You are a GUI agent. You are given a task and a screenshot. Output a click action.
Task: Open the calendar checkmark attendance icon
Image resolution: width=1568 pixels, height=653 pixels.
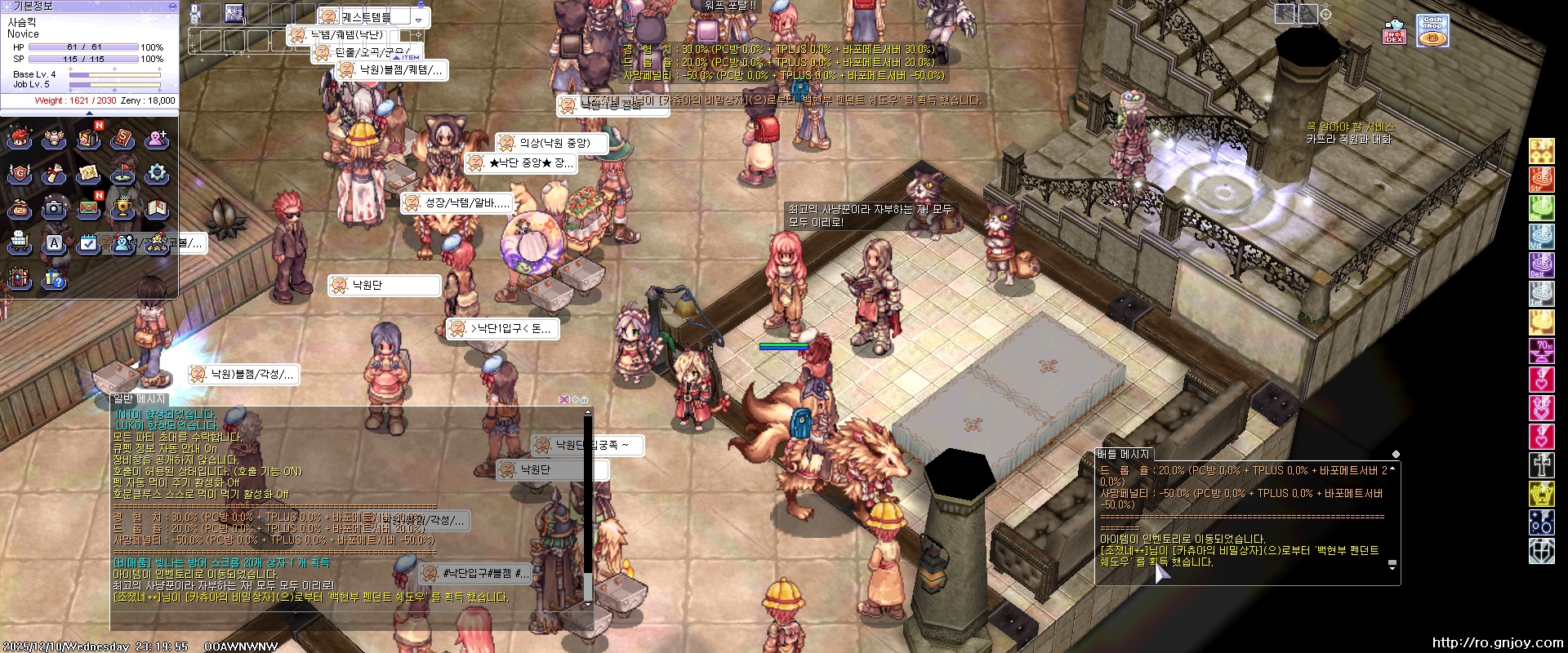pos(88,243)
